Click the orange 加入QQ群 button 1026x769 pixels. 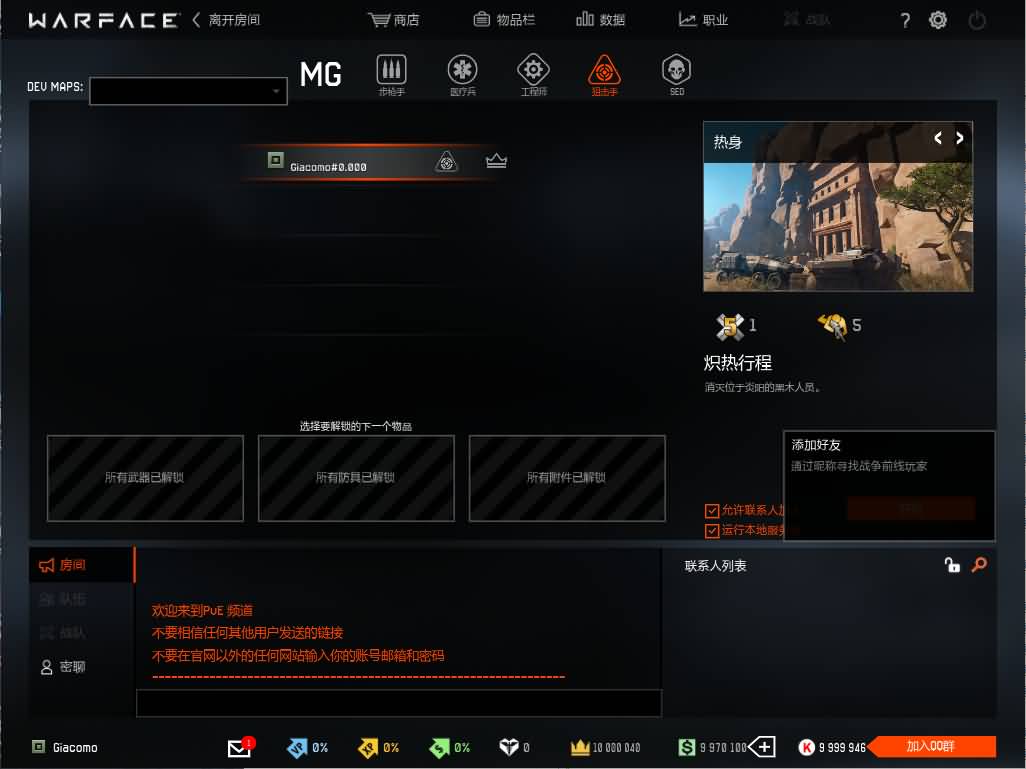[x=930, y=747]
